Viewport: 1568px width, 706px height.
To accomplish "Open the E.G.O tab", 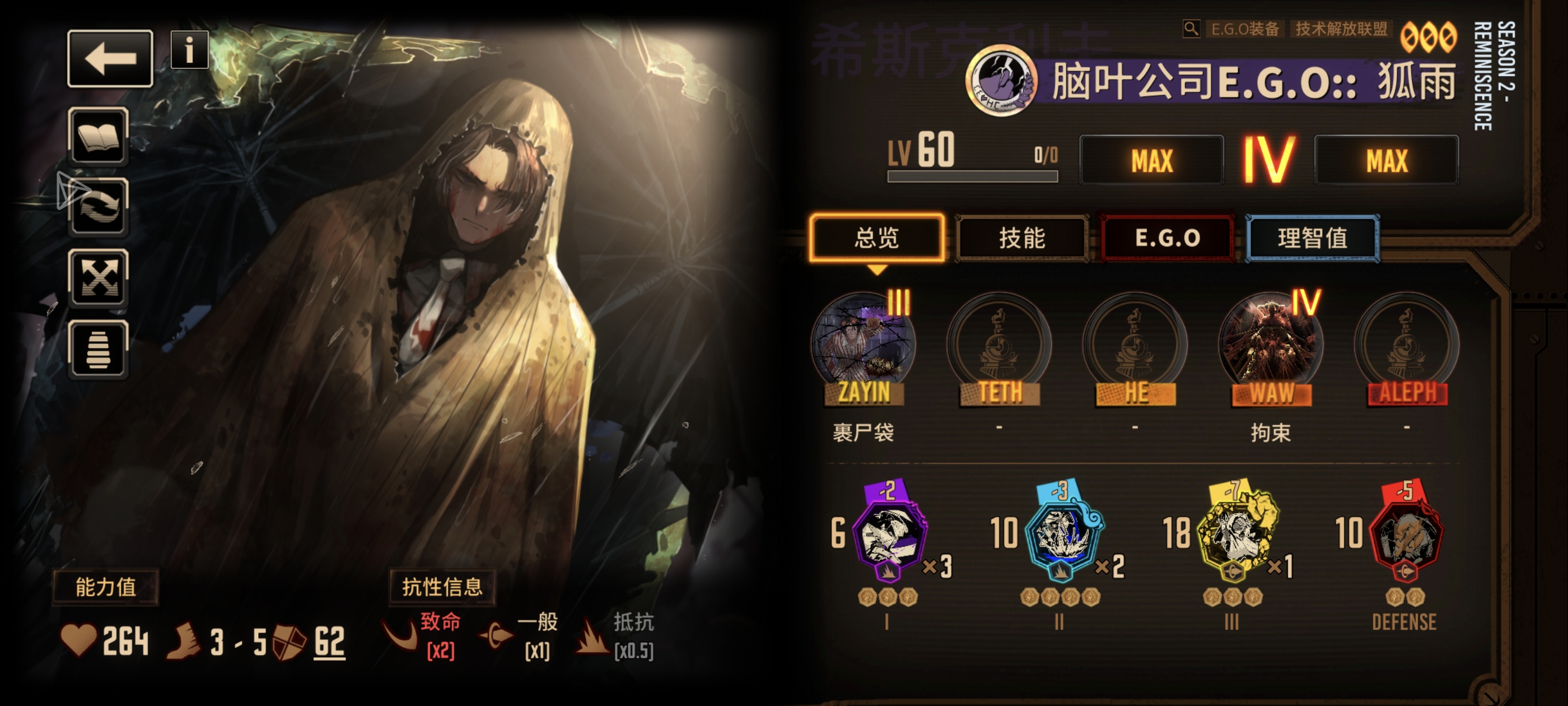I will (x=1168, y=239).
